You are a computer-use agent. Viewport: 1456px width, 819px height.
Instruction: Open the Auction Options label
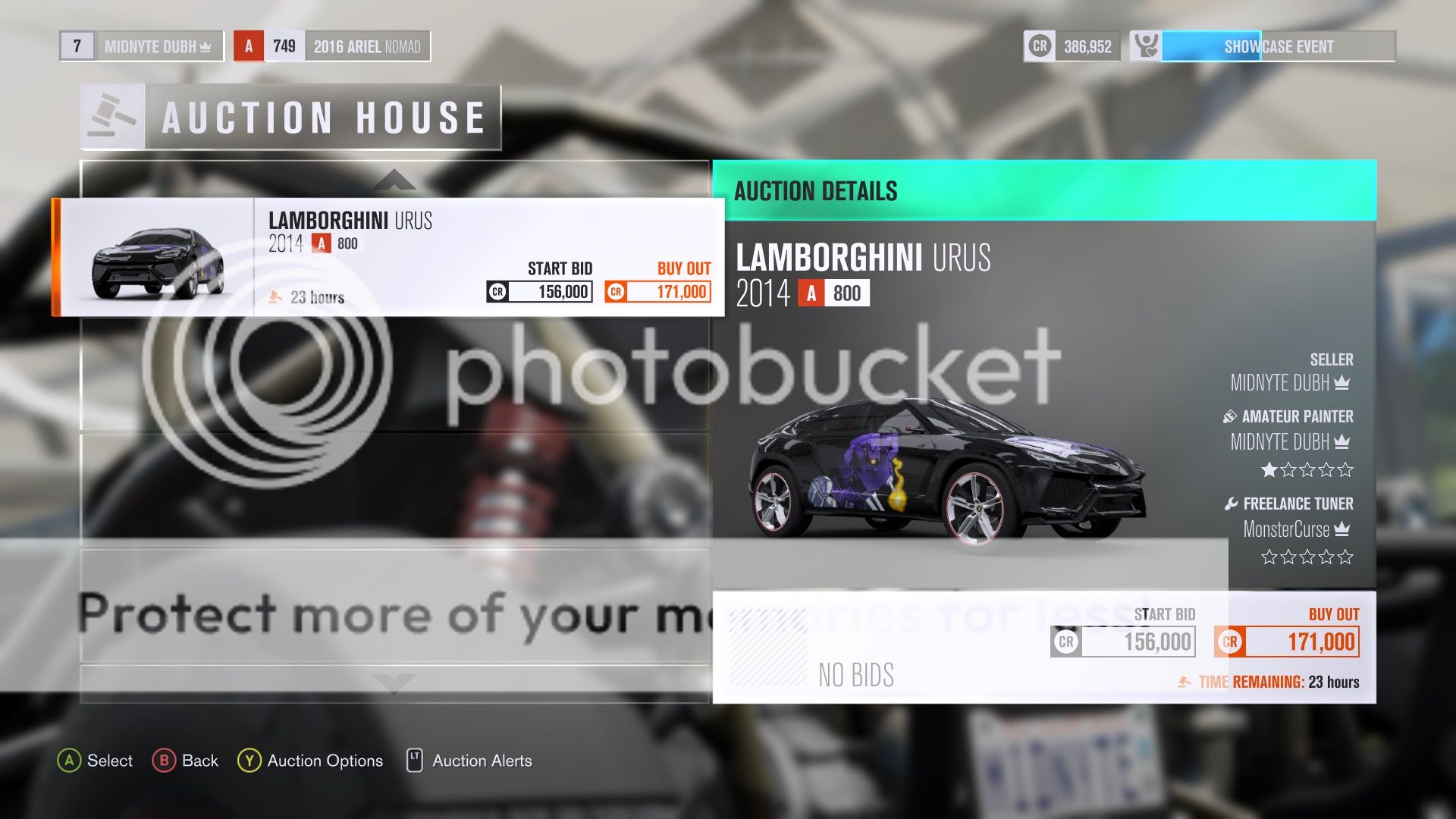click(325, 761)
